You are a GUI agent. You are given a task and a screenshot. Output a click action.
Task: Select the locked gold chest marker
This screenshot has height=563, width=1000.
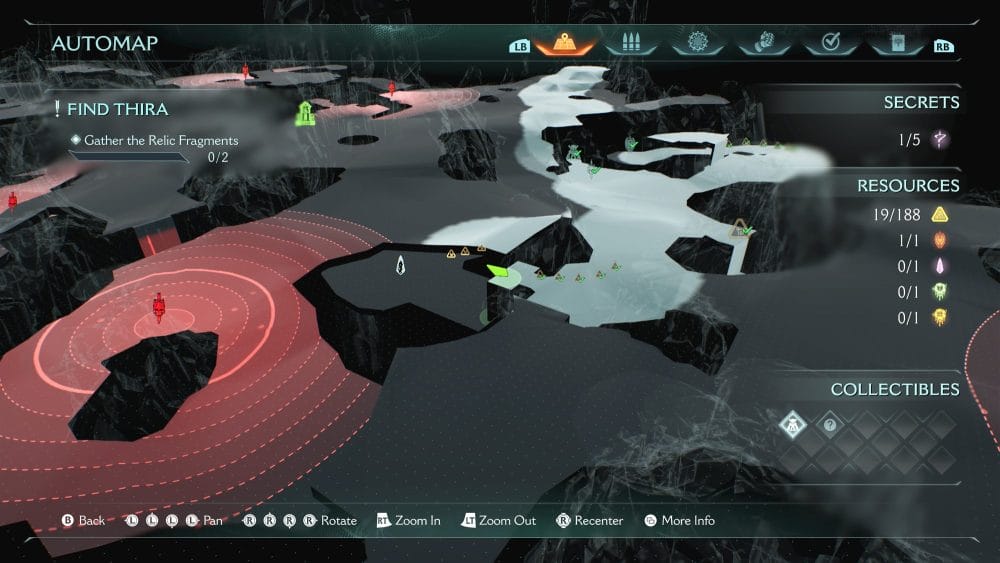coord(738,228)
